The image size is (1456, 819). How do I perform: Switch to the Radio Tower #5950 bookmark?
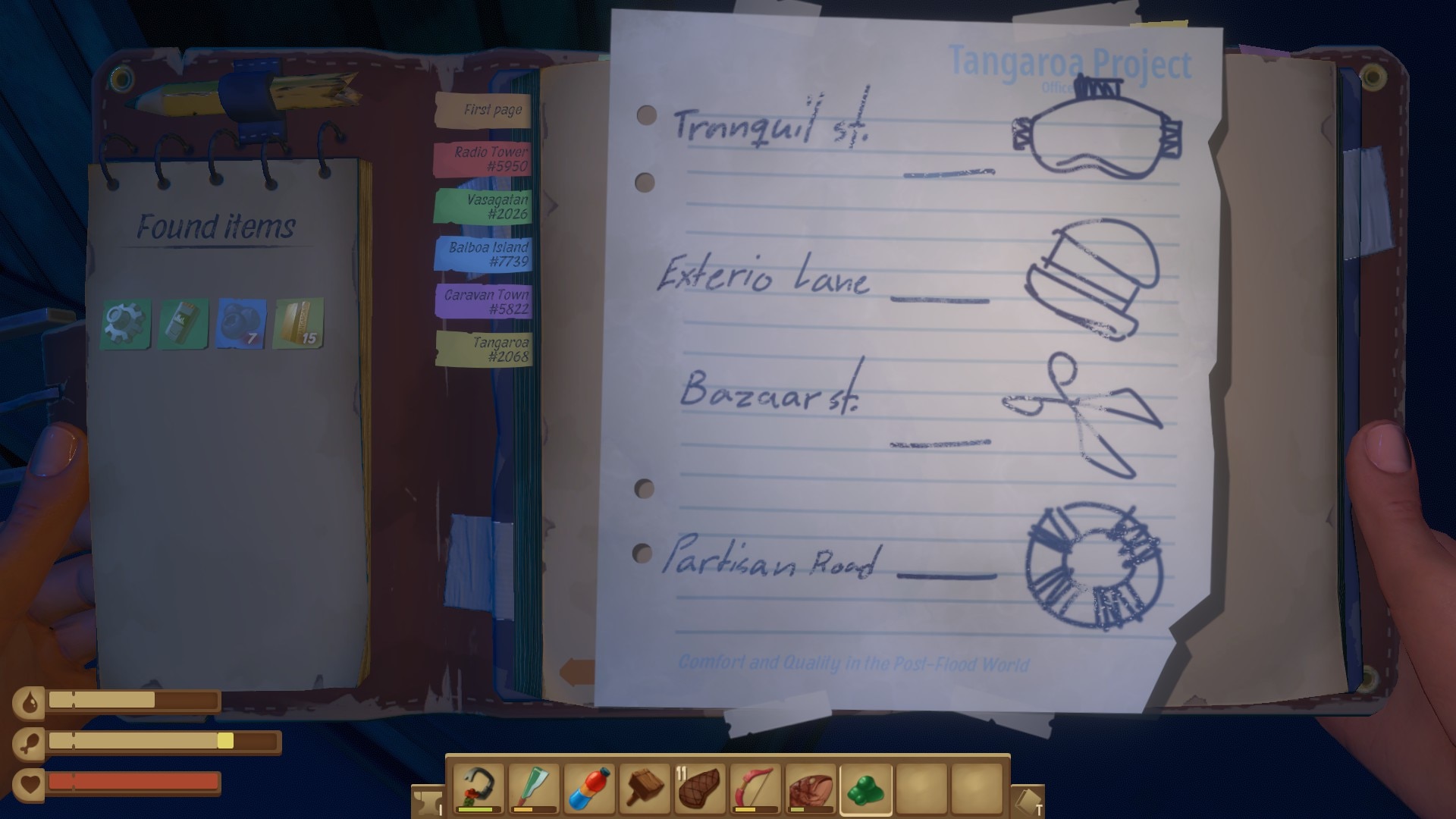click(491, 158)
